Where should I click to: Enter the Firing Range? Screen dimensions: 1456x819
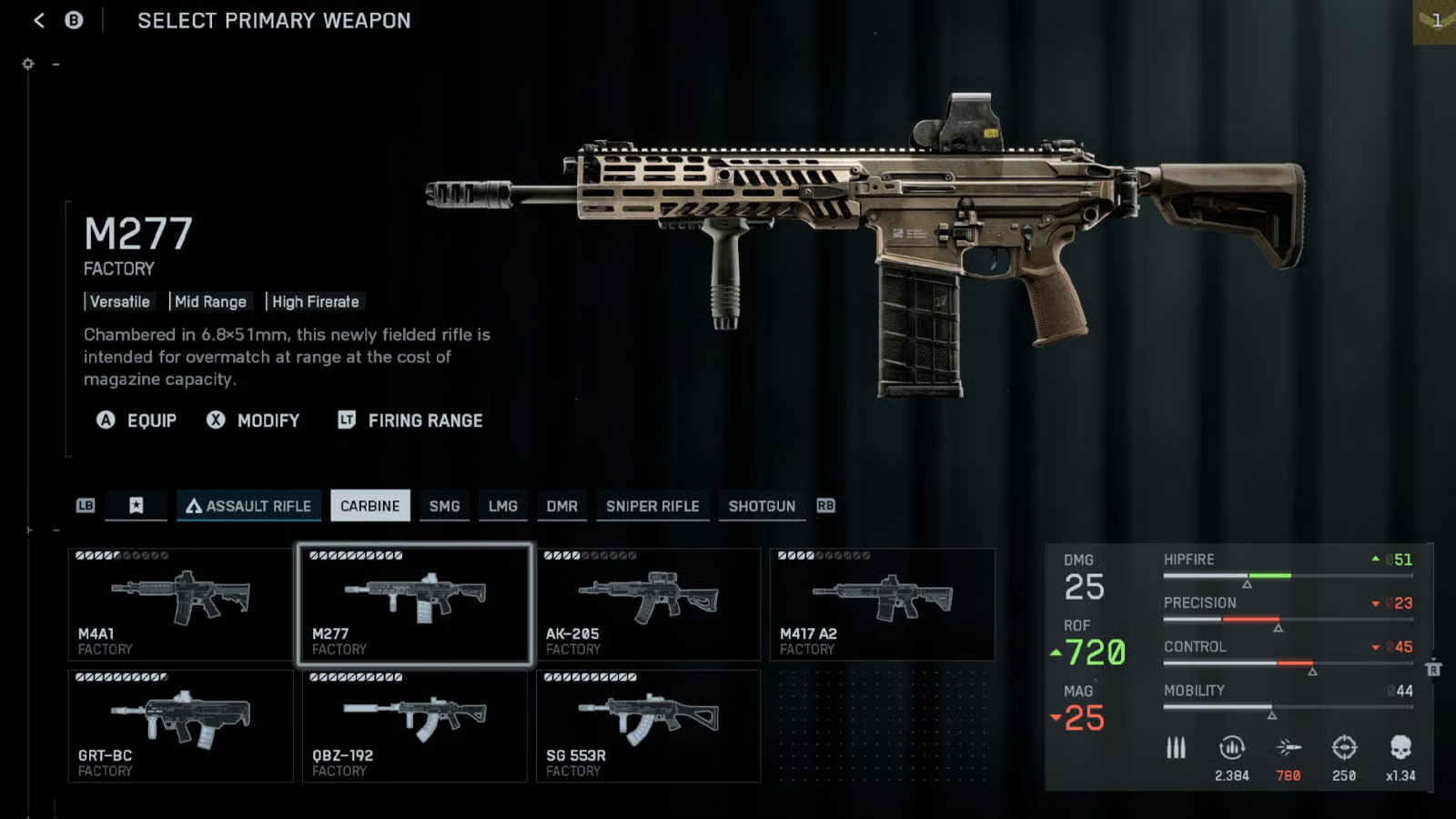(x=410, y=420)
